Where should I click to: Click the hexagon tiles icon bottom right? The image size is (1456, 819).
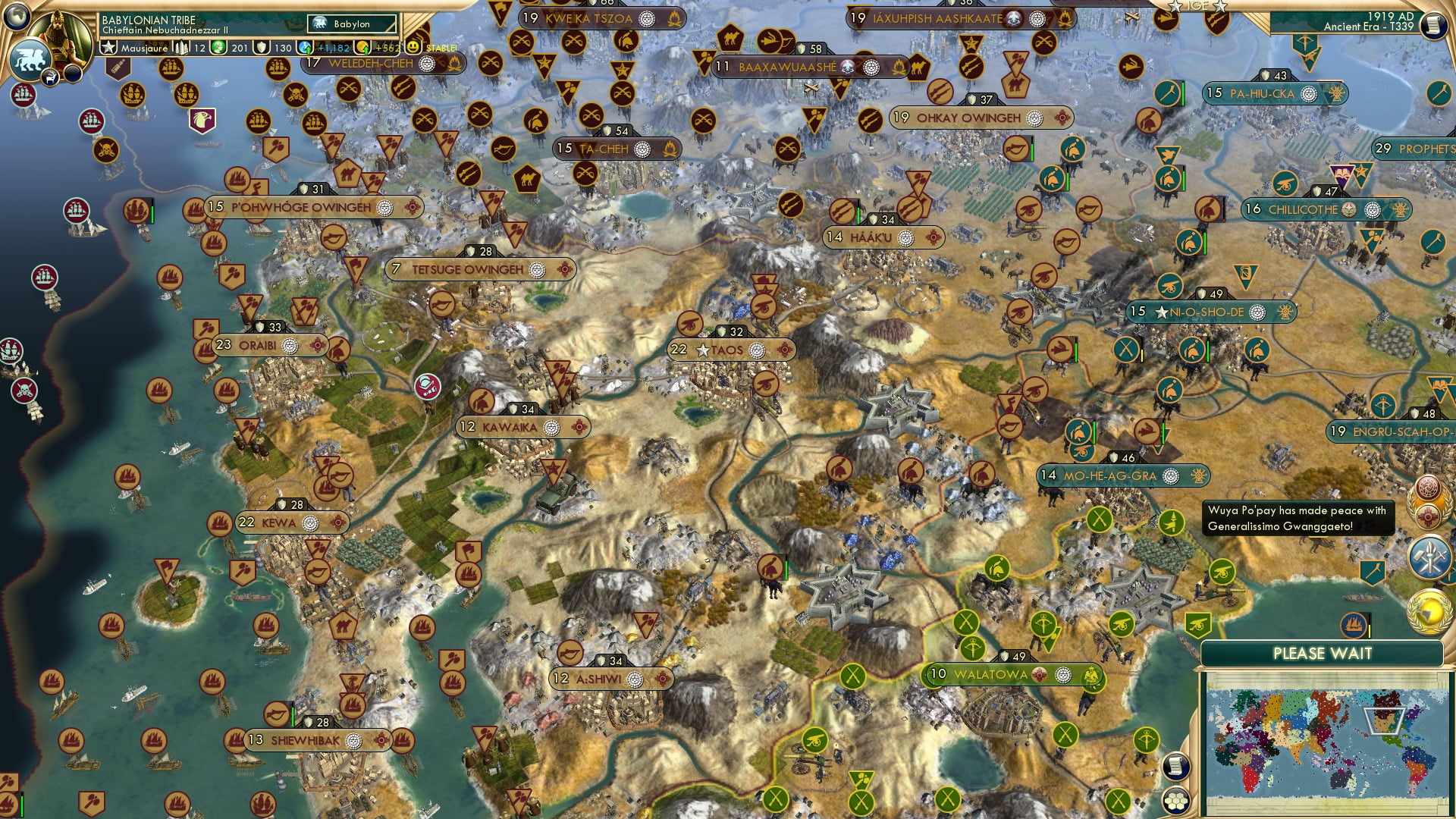(1177, 802)
